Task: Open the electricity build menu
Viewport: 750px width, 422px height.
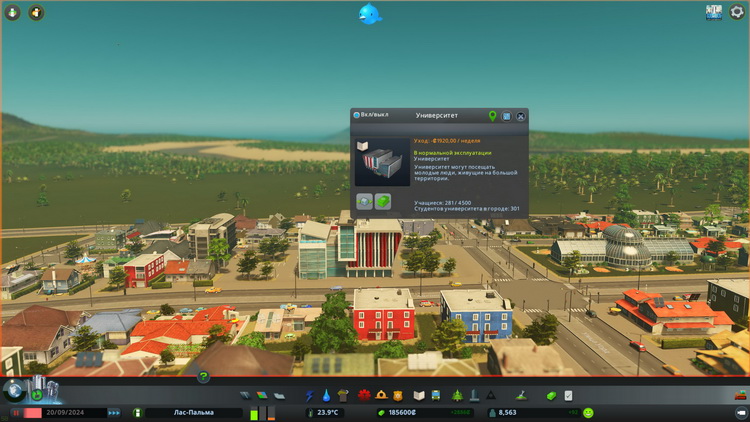Action: tap(309, 396)
